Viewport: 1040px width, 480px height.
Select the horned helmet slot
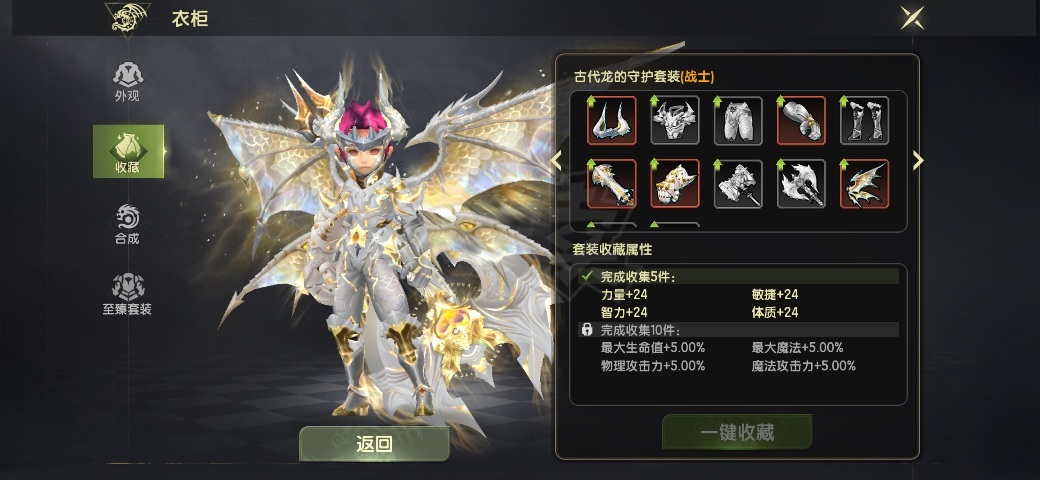tap(612, 121)
